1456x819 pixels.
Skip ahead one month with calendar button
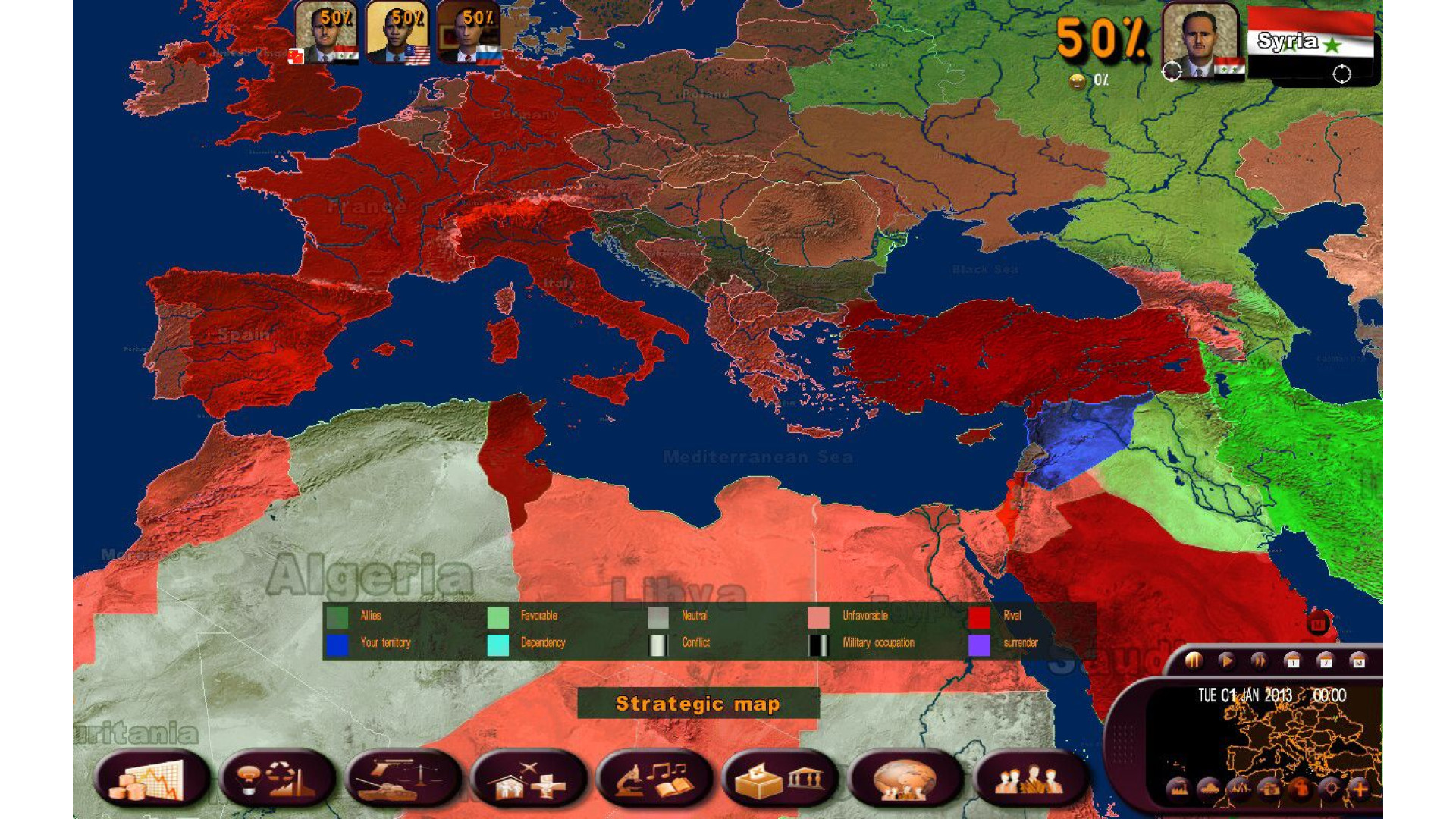[x=1358, y=661]
